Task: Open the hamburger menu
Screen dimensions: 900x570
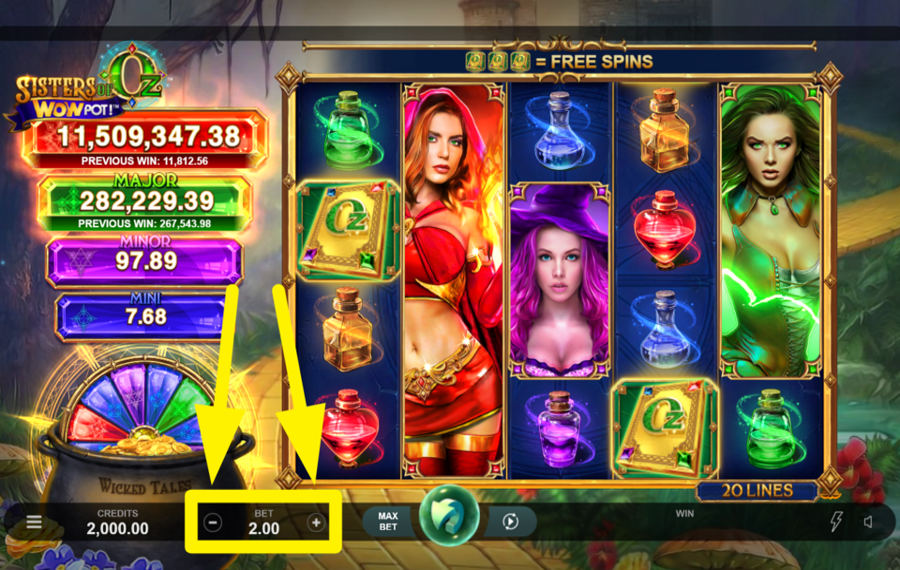Action: 34,522
